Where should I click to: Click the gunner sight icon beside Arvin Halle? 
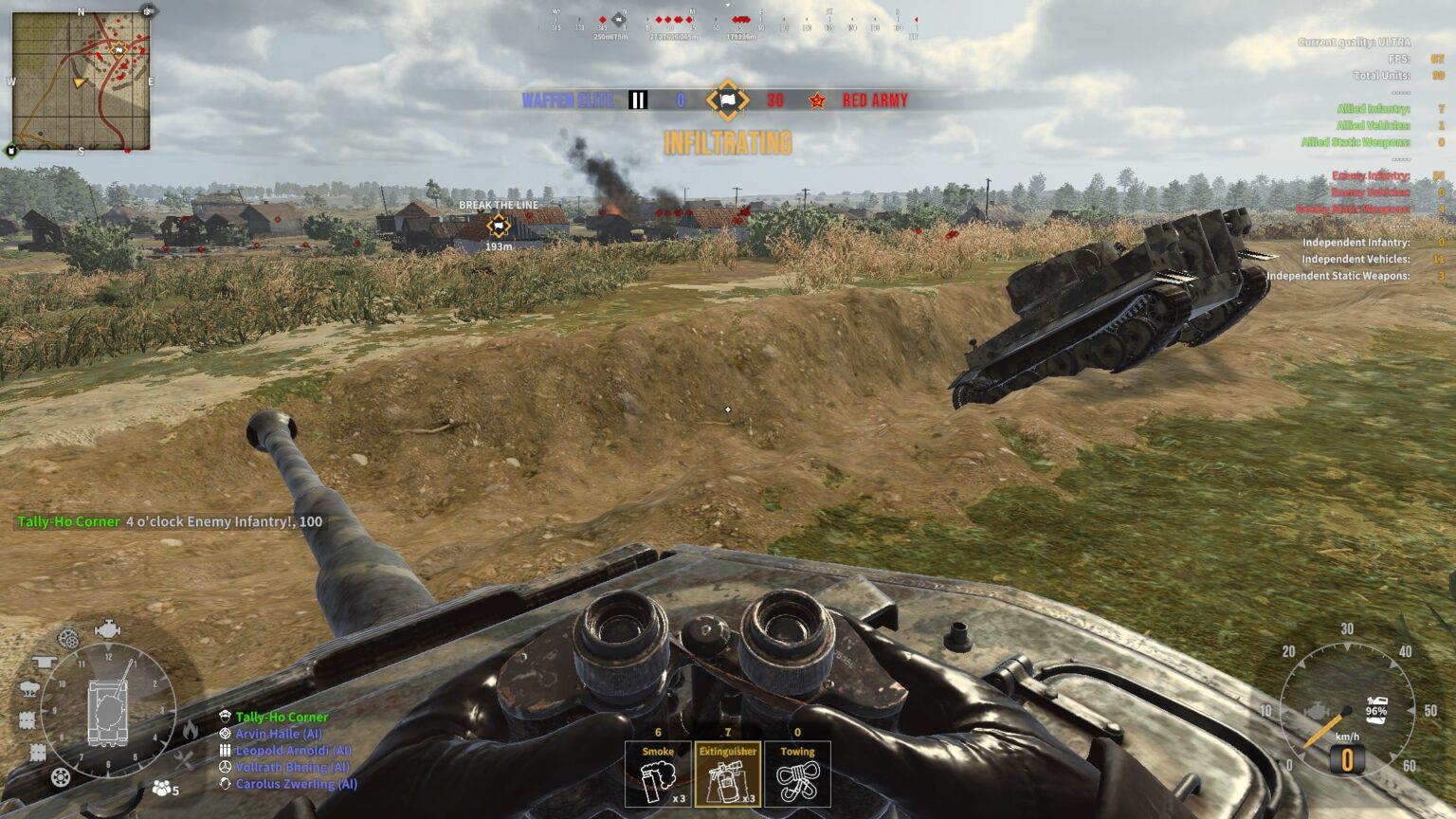point(225,734)
